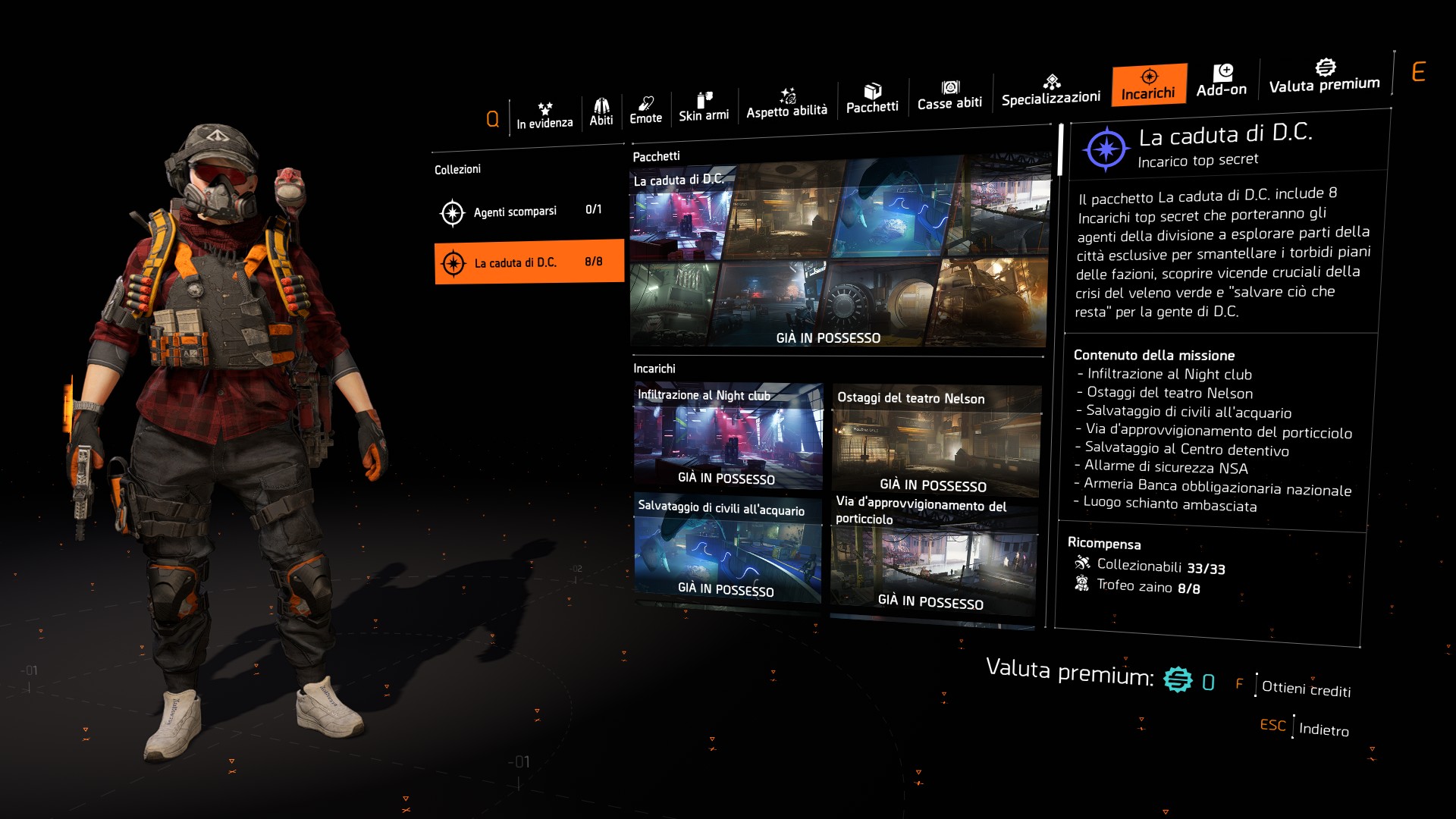The image size is (1456, 819).
Task: View the Valuta premium tab
Action: point(1324,76)
